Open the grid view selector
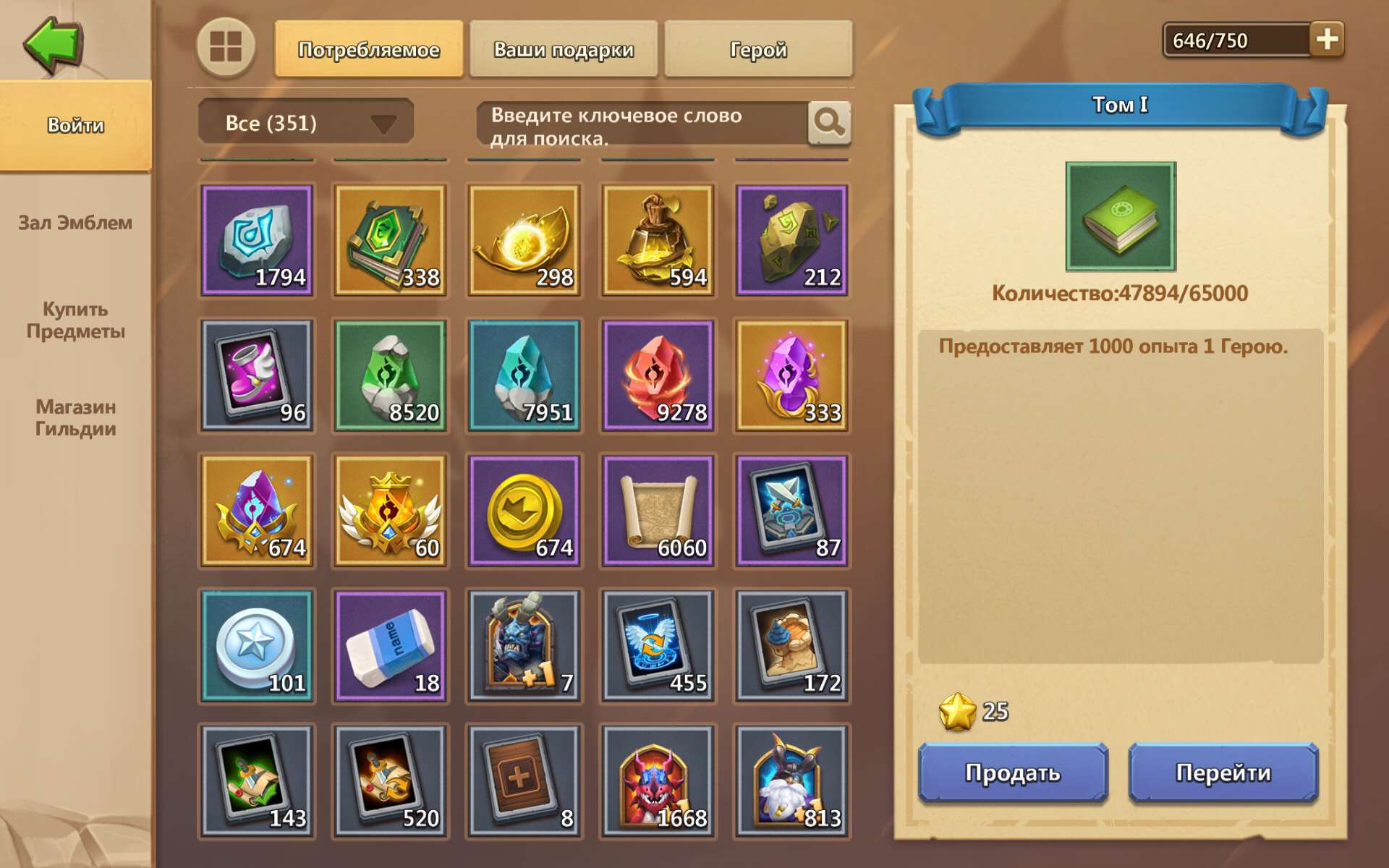 [225, 50]
